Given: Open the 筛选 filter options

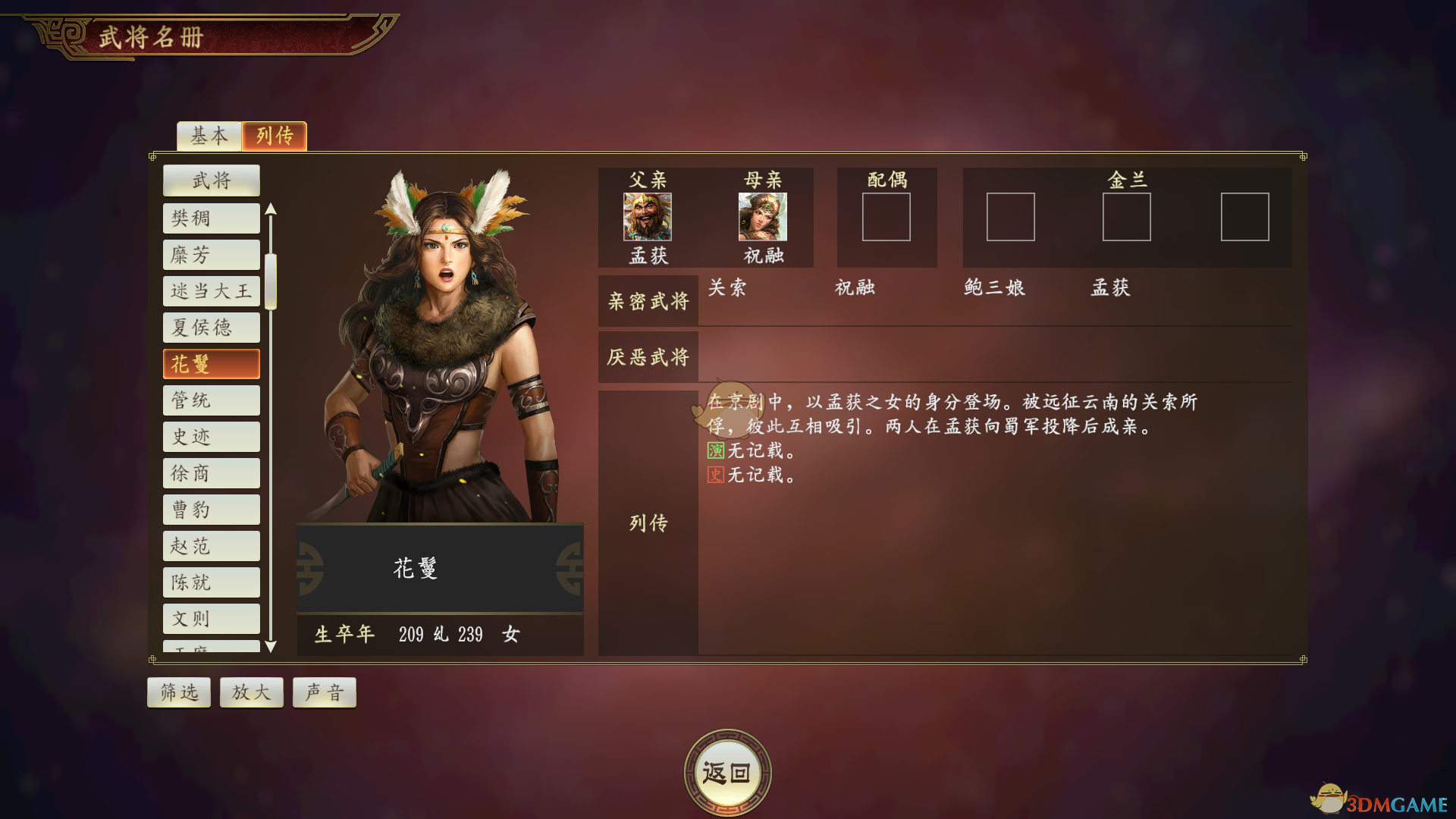Looking at the screenshot, I should [178, 692].
